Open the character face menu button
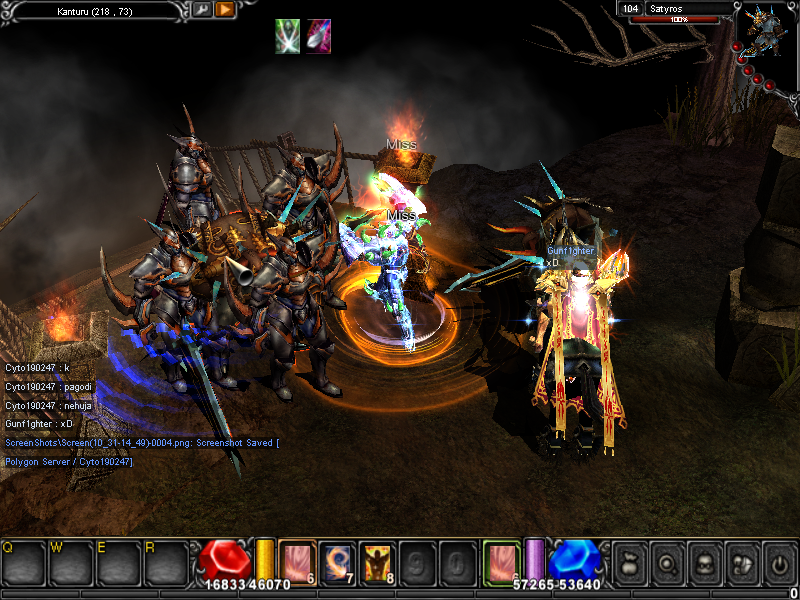This screenshot has height=600, width=800. pos(704,562)
